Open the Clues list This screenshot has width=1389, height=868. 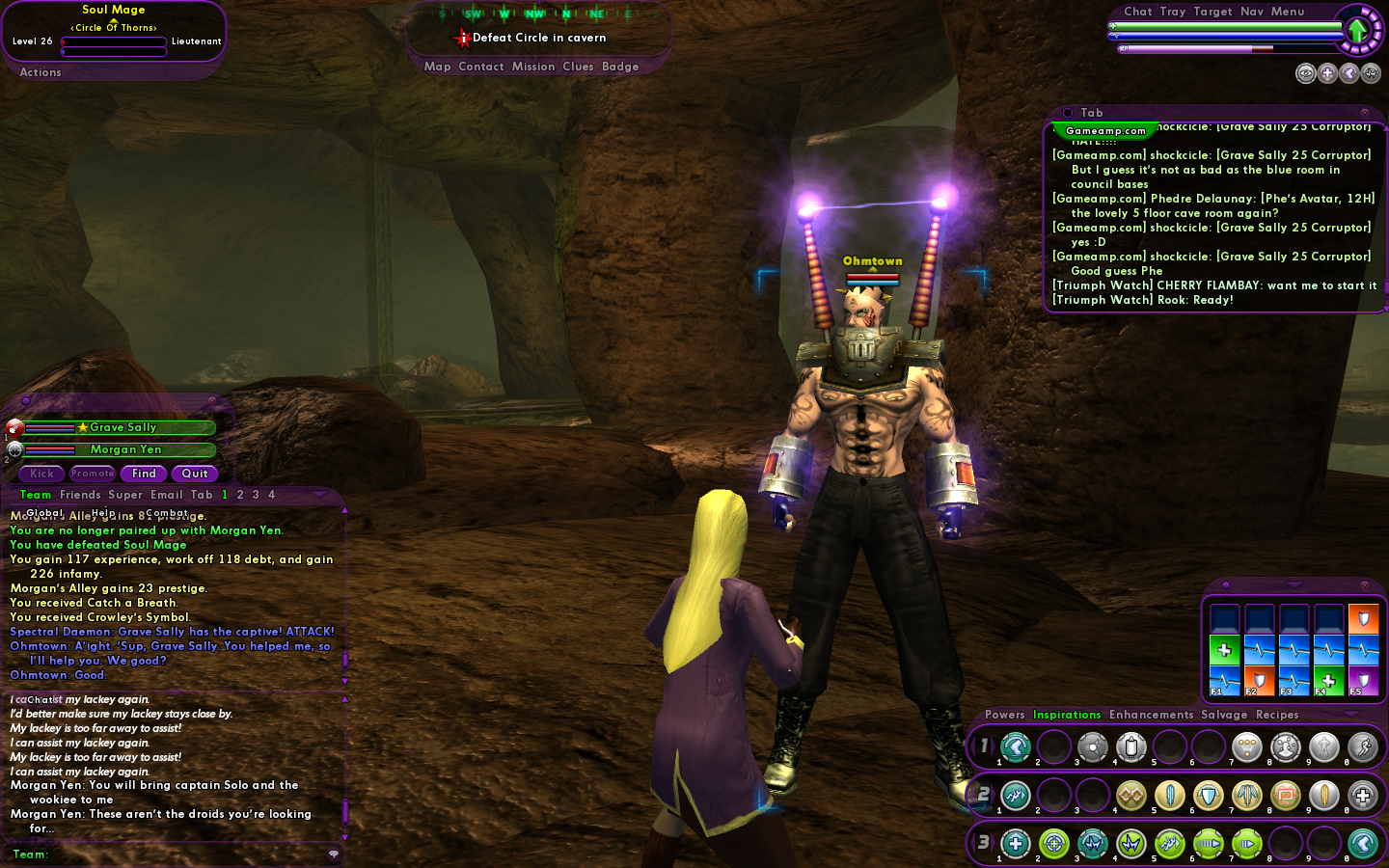(578, 67)
